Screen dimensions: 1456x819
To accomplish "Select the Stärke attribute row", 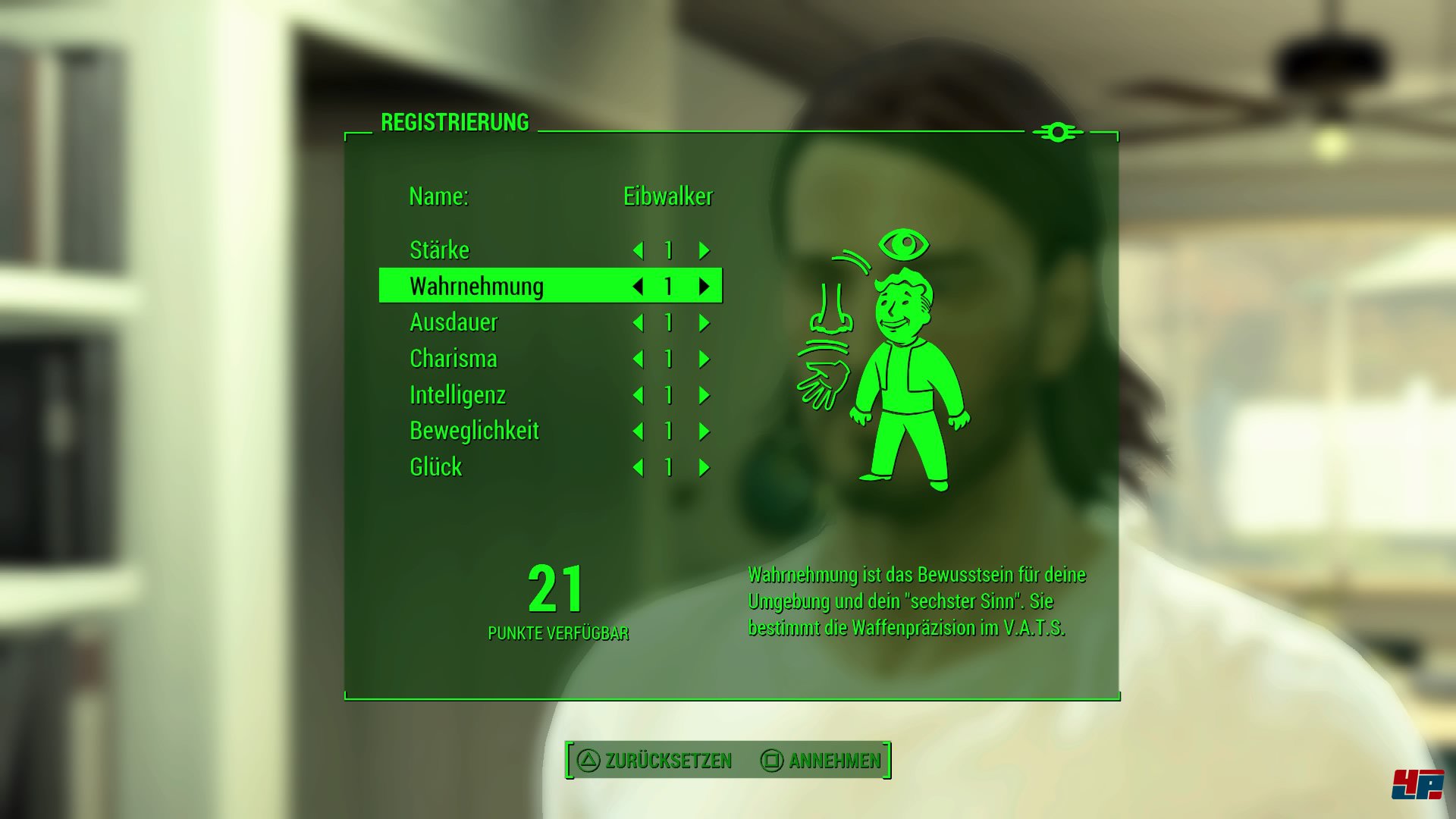I will pyautogui.click(x=440, y=250).
